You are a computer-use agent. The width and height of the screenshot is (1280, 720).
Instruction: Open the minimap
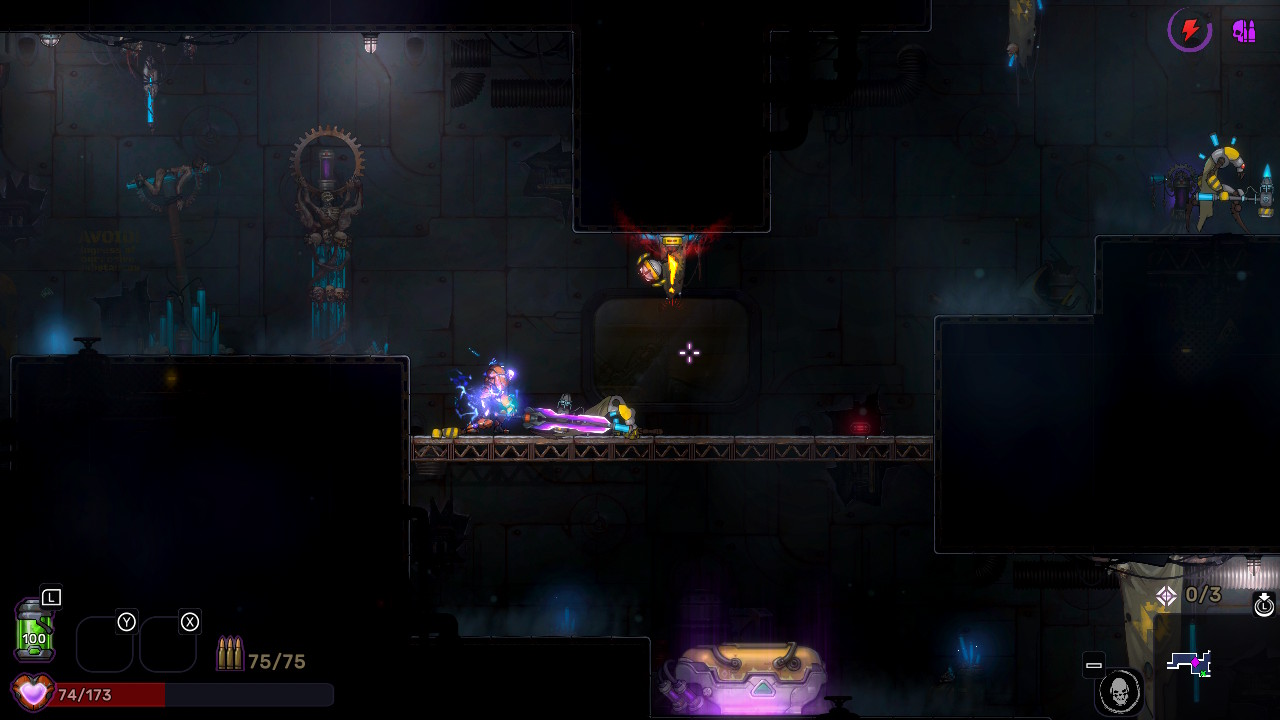pyautogui.click(x=1190, y=663)
